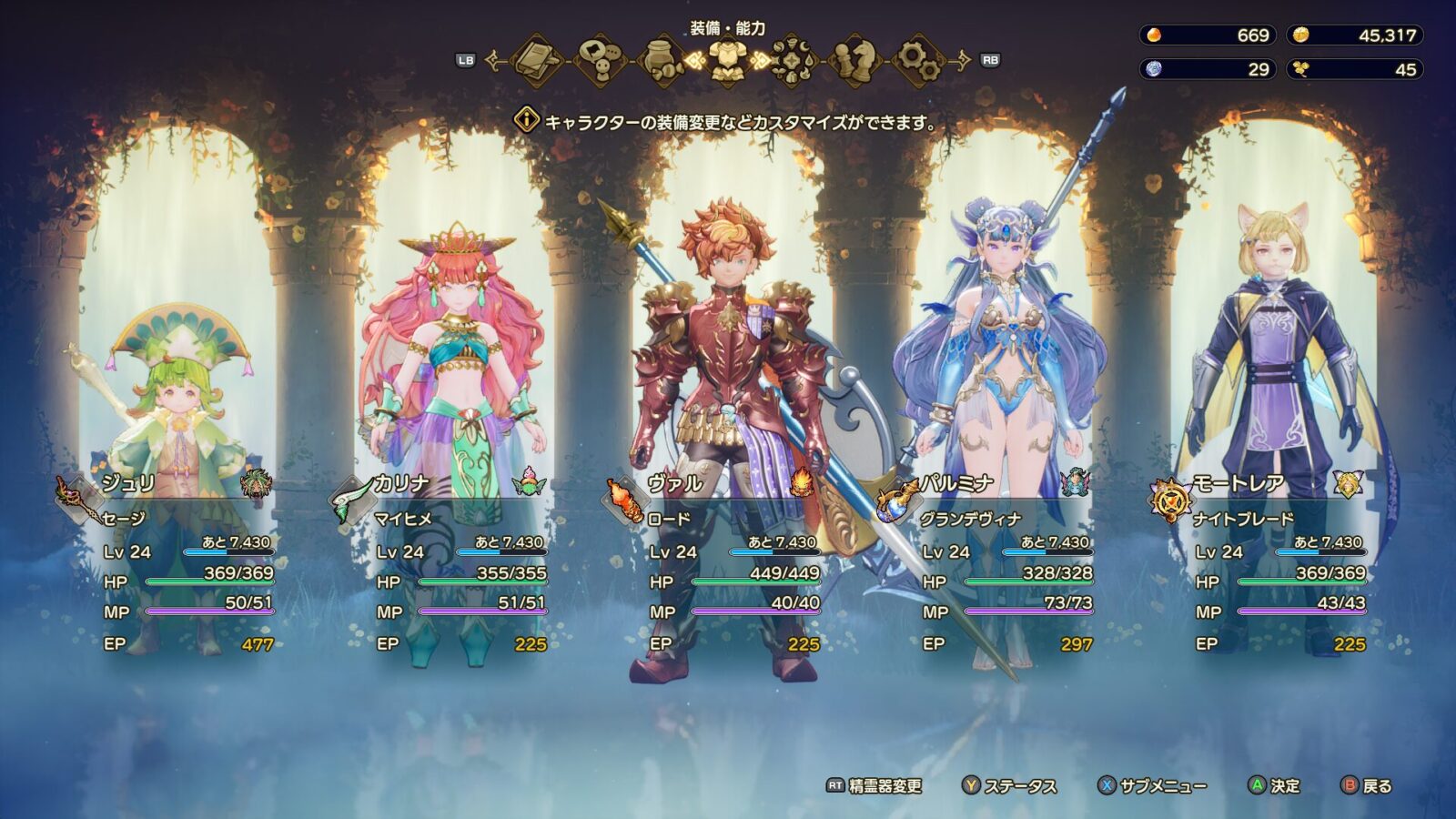Screen dimensions: 1456x819
Task: Open the jar and candy items tab
Action: pyautogui.click(x=664, y=61)
